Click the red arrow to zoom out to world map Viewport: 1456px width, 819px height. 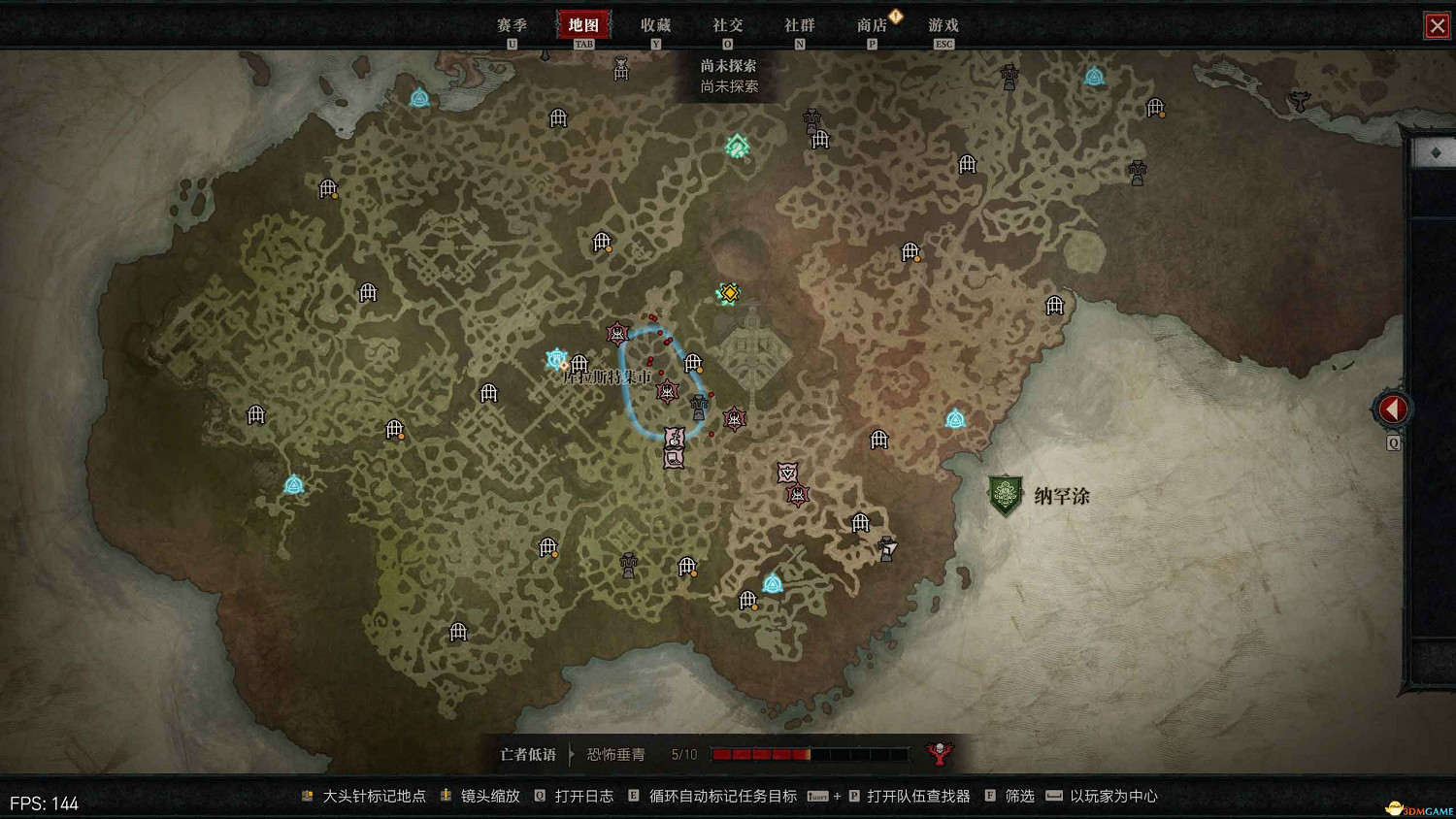[x=1392, y=408]
